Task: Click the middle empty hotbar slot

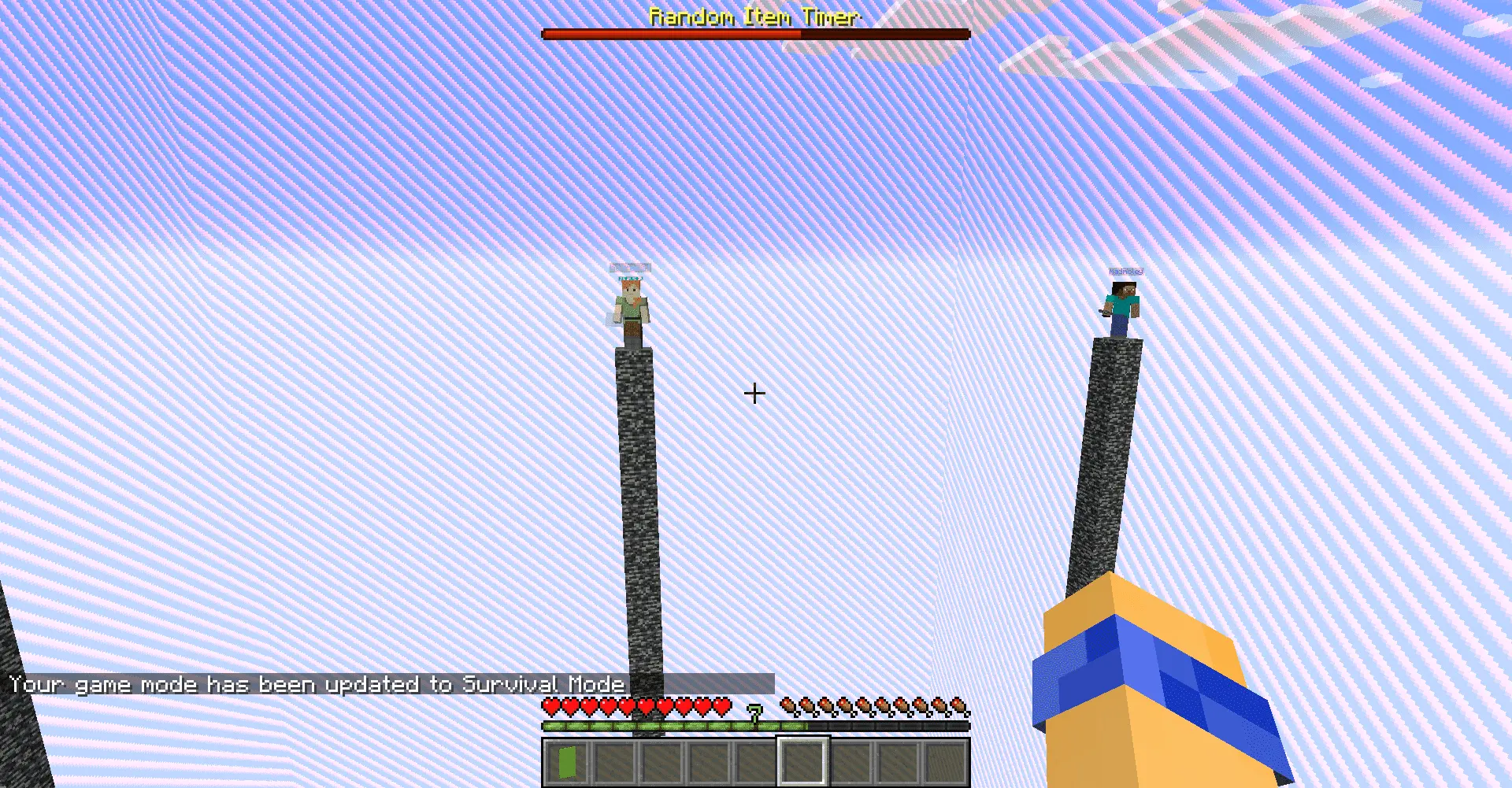Action: [756, 762]
